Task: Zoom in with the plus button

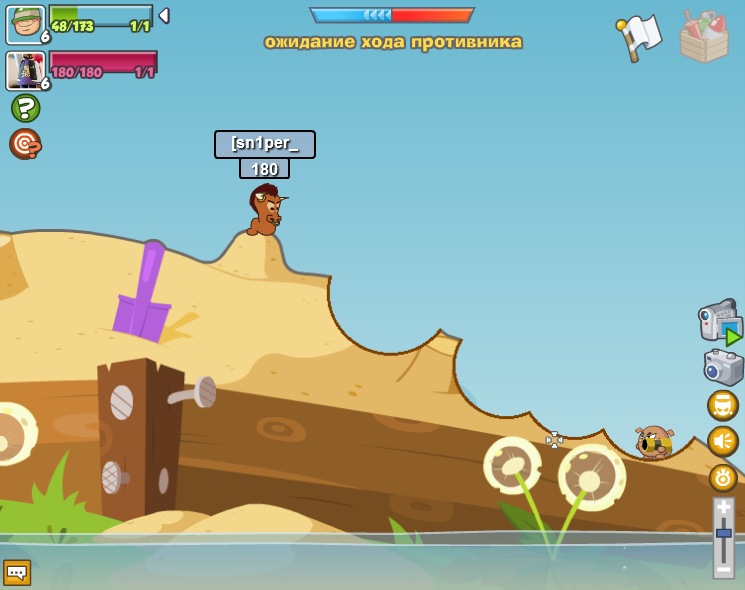Action: (x=724, y=508)
